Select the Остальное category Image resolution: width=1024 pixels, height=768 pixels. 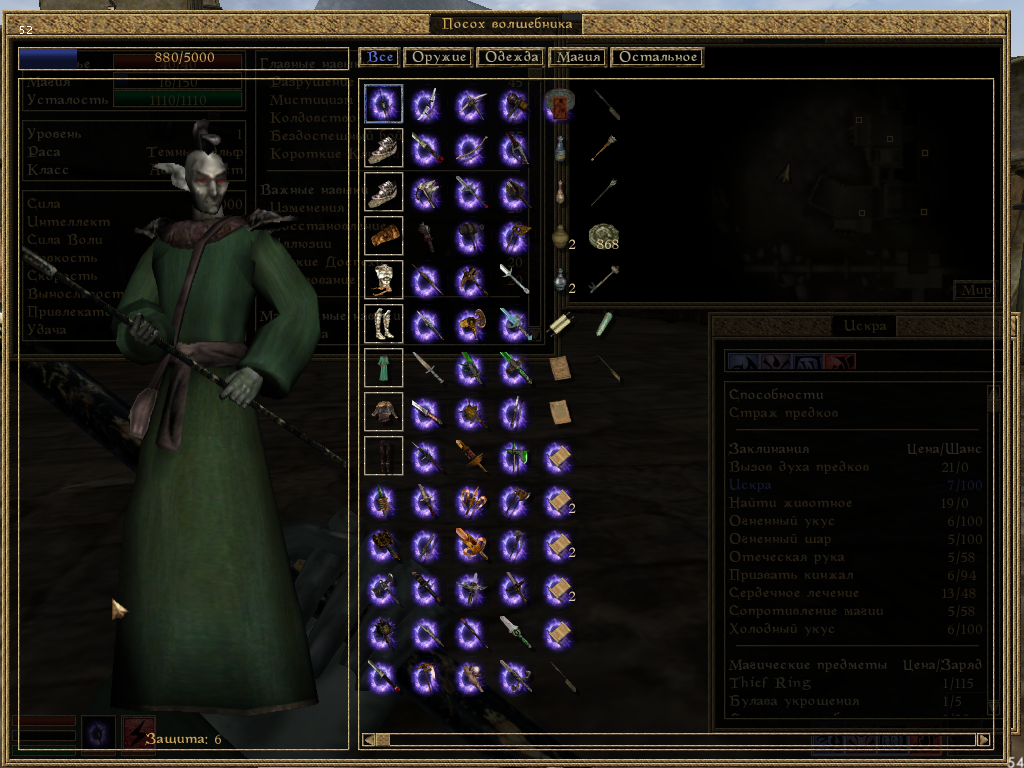click(657, 57)
